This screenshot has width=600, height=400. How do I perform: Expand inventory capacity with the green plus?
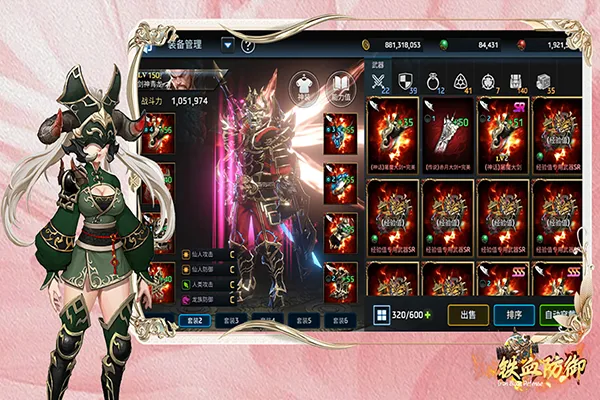pos(428,314)
